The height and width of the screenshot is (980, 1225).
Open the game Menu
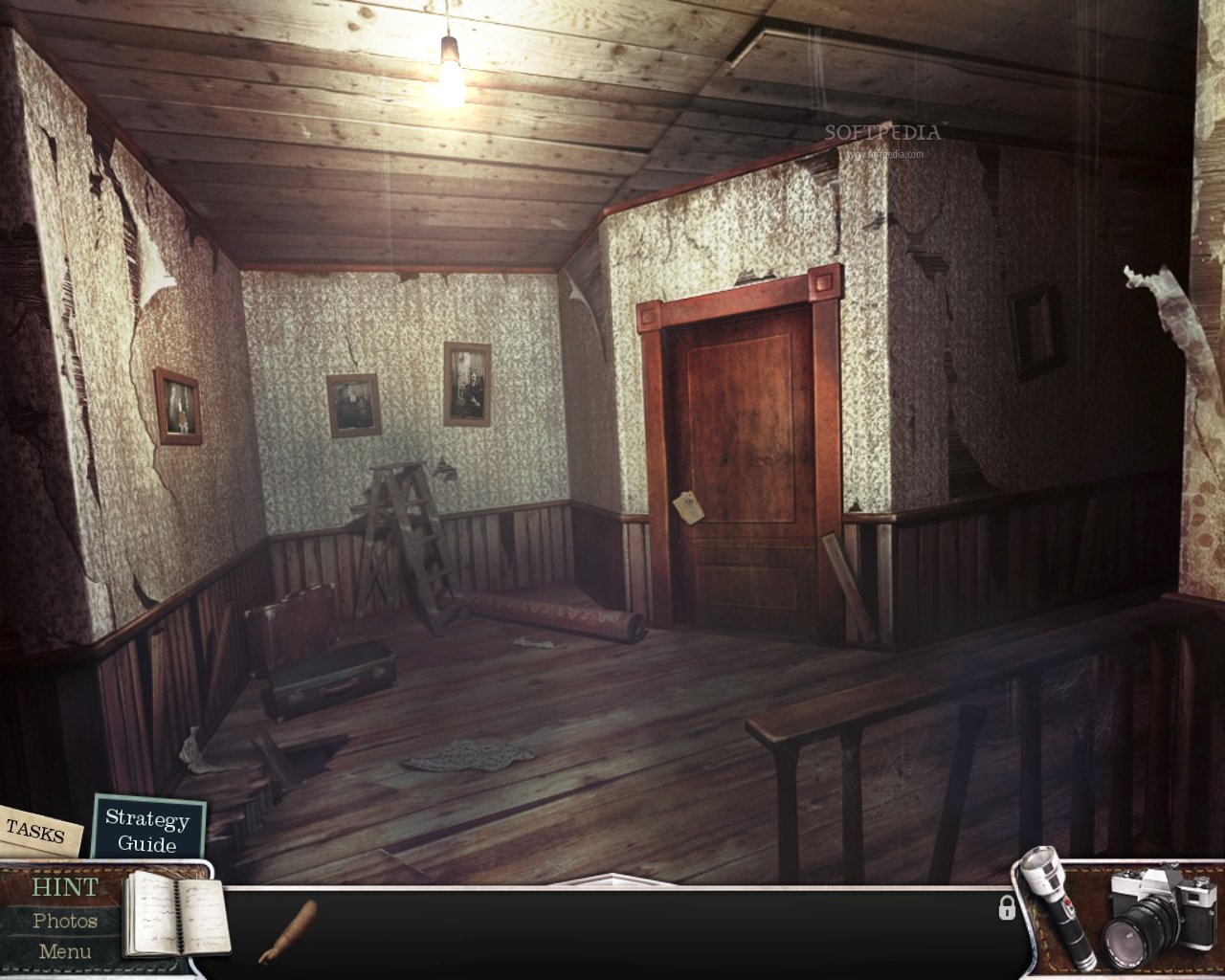pyautogui.click(x=63, y=950)
